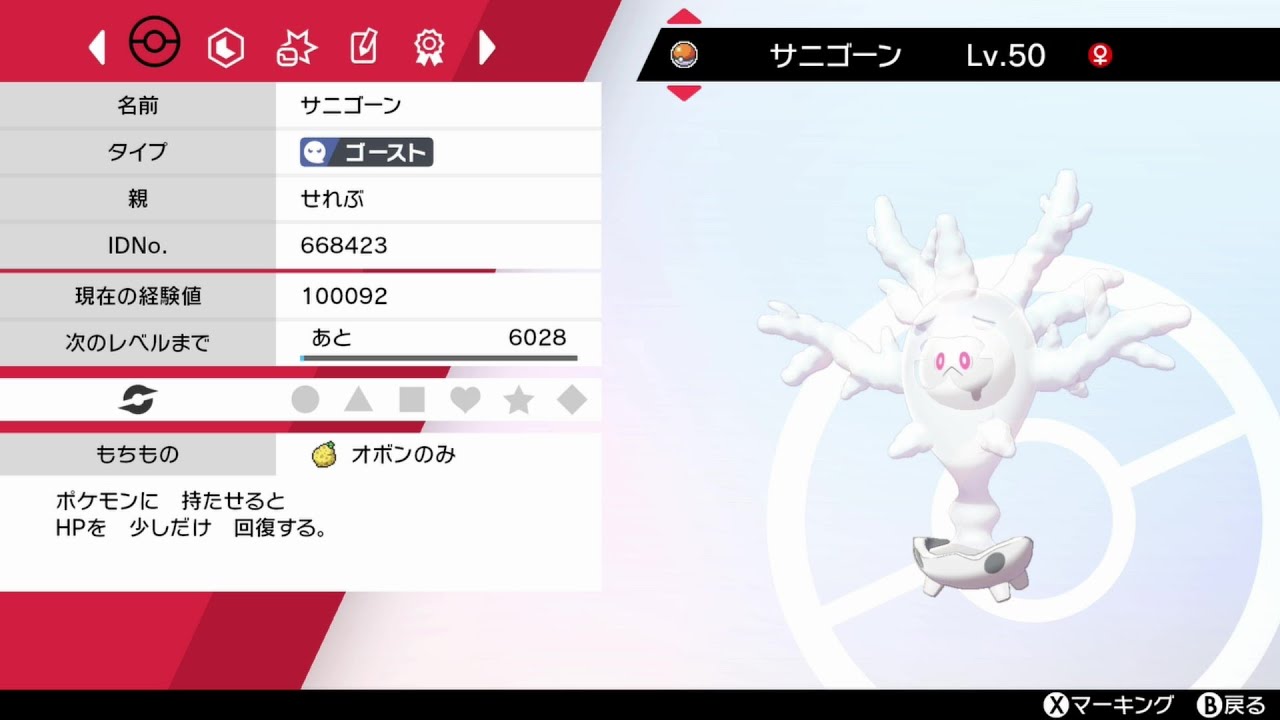Viewport: 1280px width, 720px height.
Task: Toggle the diamond marking
Action: 570,399
